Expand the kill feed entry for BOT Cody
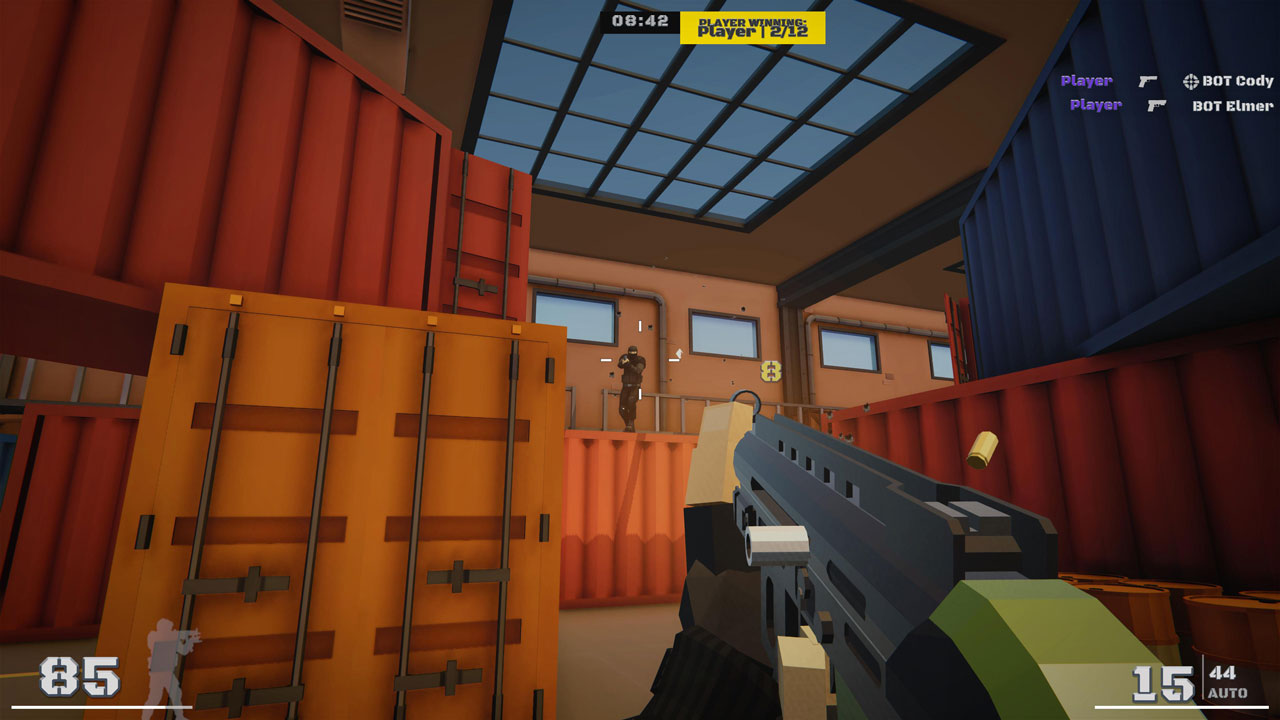The height and width of the screenshot is (720, 1280). coord(1237,81)
